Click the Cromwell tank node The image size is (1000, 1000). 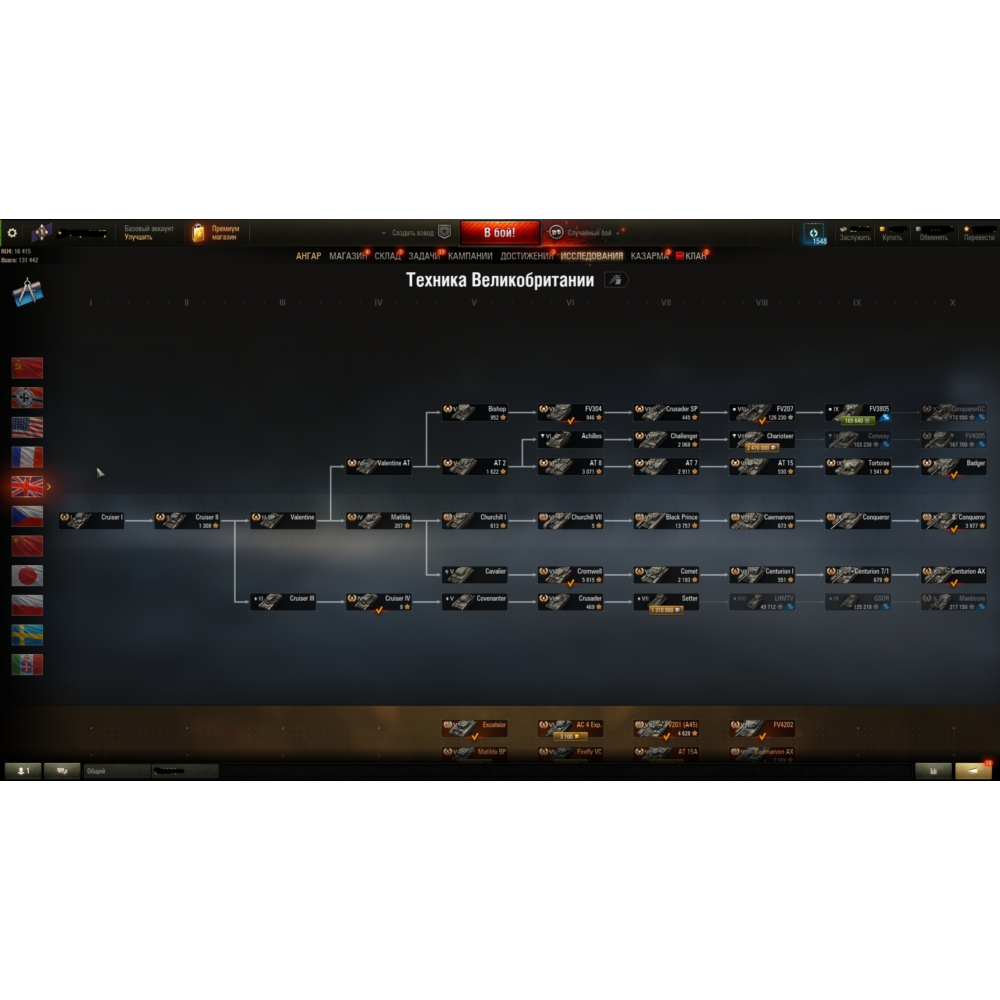pyautogui.click(x=571, y=574)
